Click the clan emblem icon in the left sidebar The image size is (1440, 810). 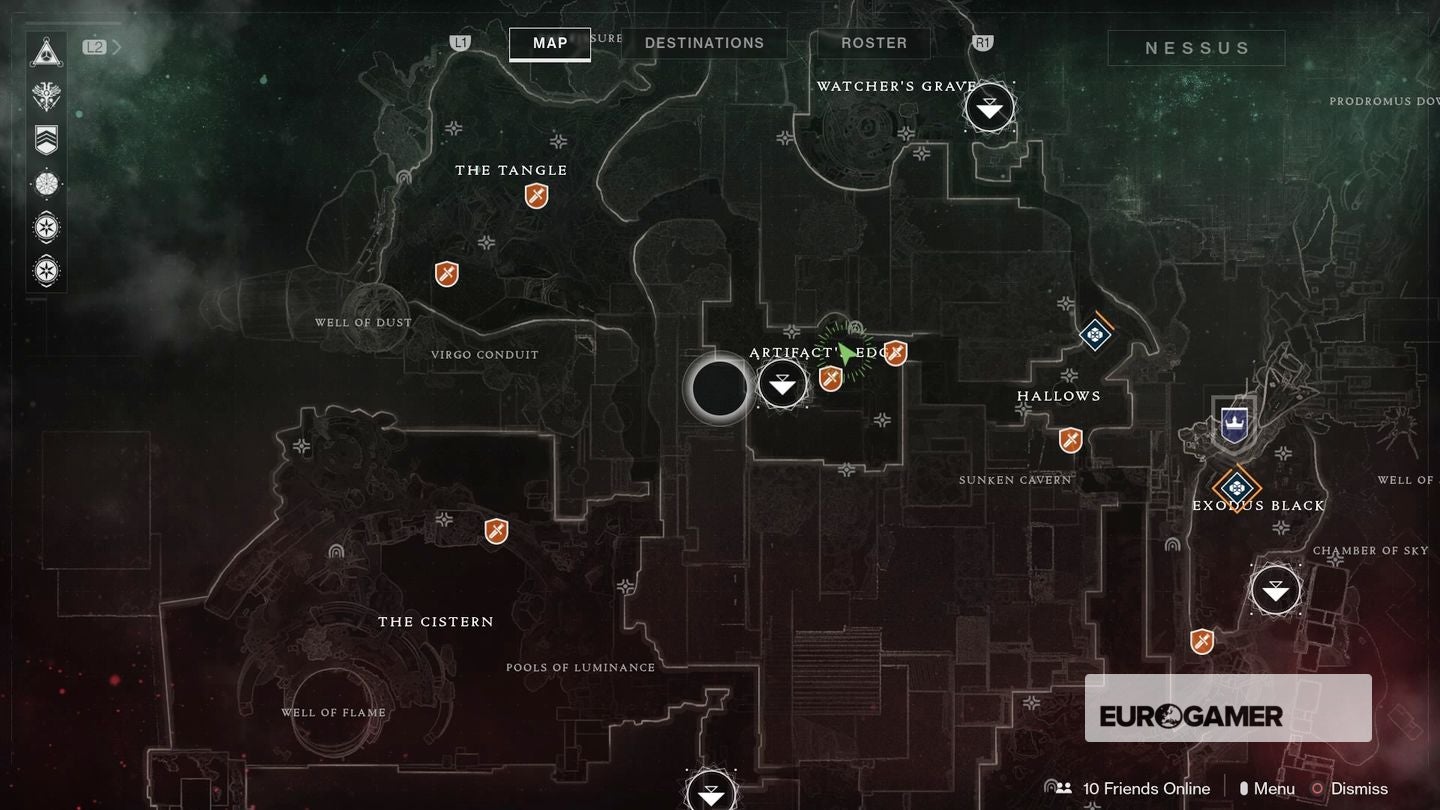click(x=46, y=93)
